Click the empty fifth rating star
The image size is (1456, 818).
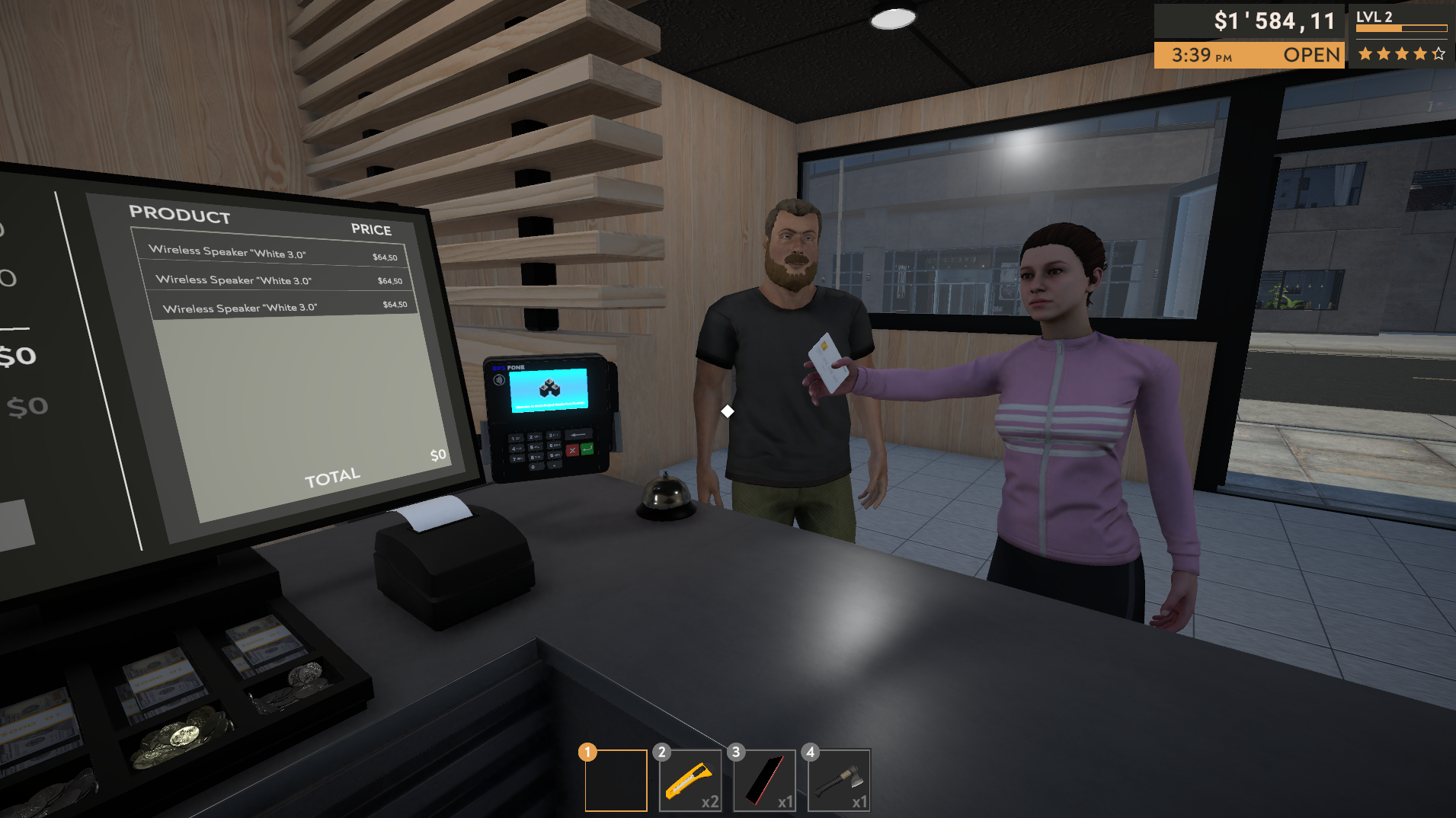1438,53
